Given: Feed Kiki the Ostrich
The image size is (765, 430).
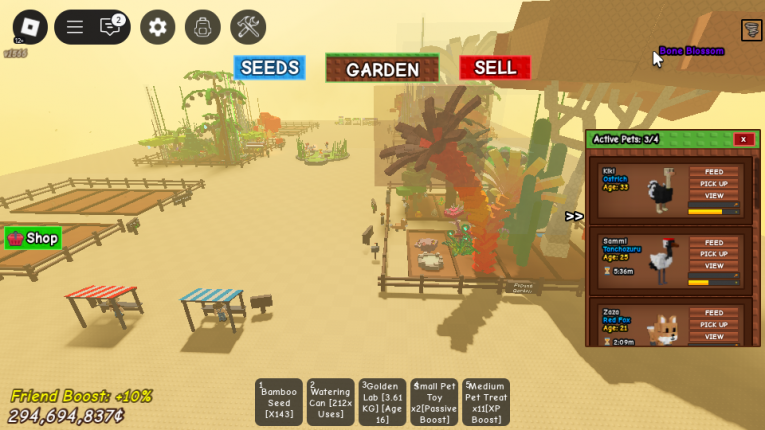Looking at the screenshot, I should [714, 172].
